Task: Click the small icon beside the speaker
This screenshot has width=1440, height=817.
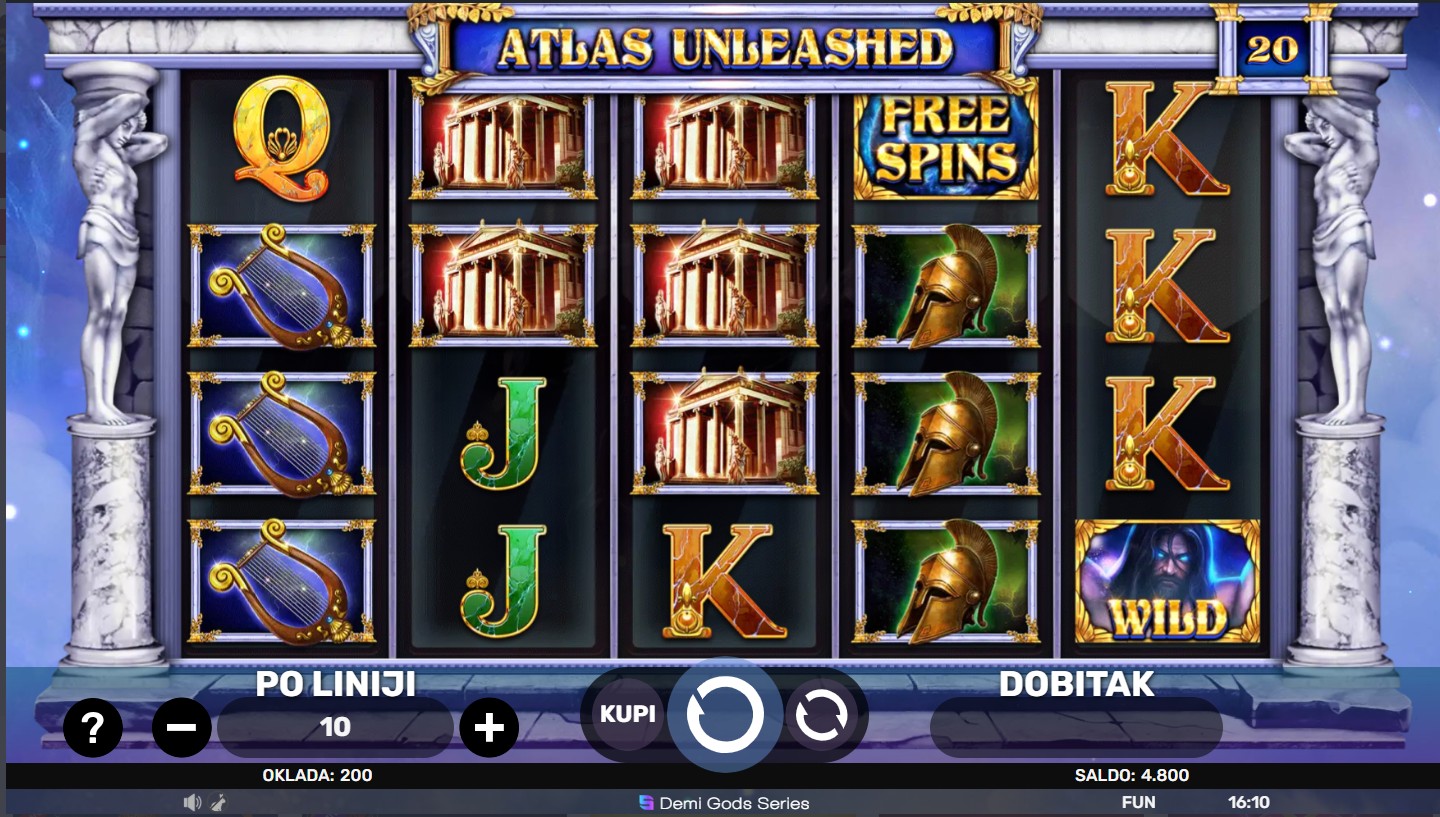Action: click(x=217, y=802)
